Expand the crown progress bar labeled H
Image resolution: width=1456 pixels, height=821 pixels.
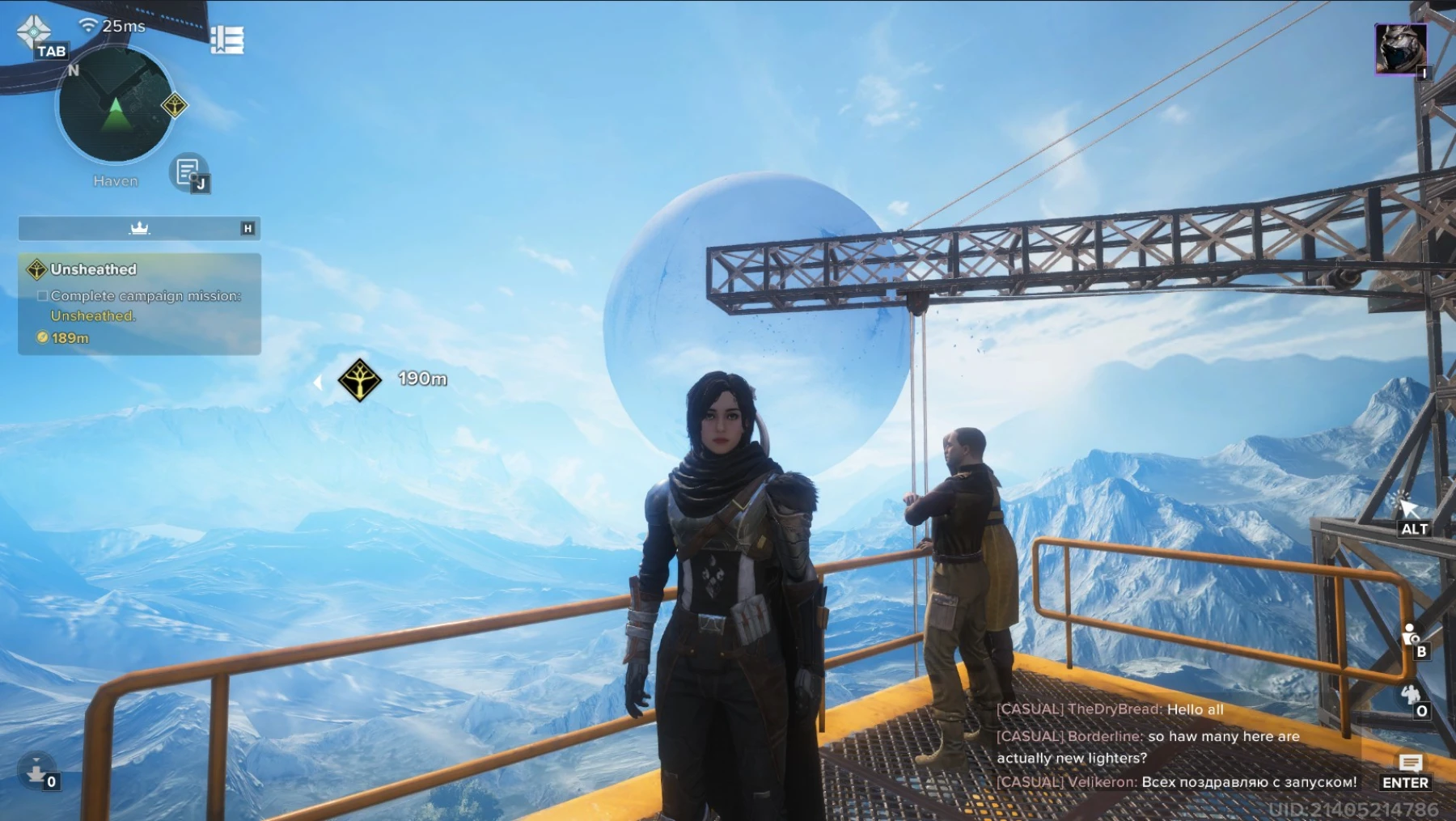248,229
